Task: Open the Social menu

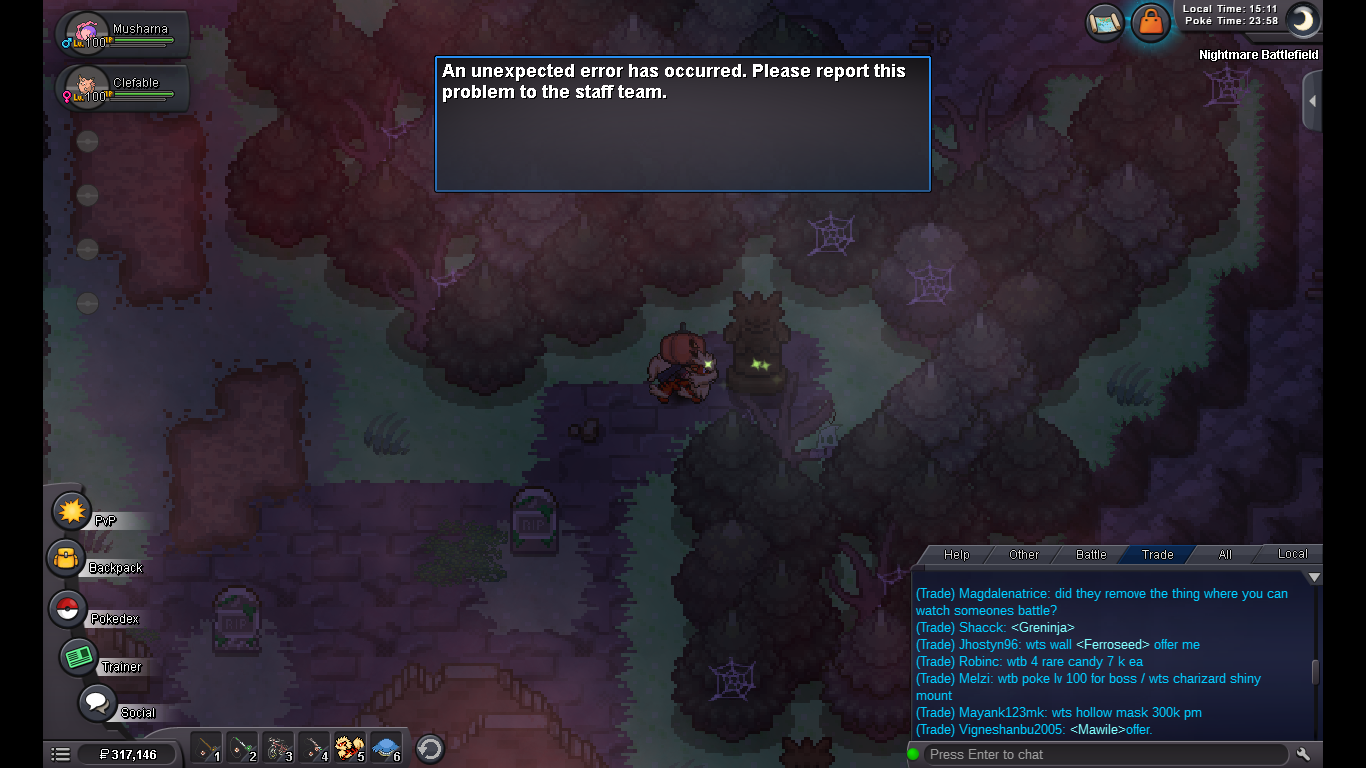Action: click(x=97, y=703)
